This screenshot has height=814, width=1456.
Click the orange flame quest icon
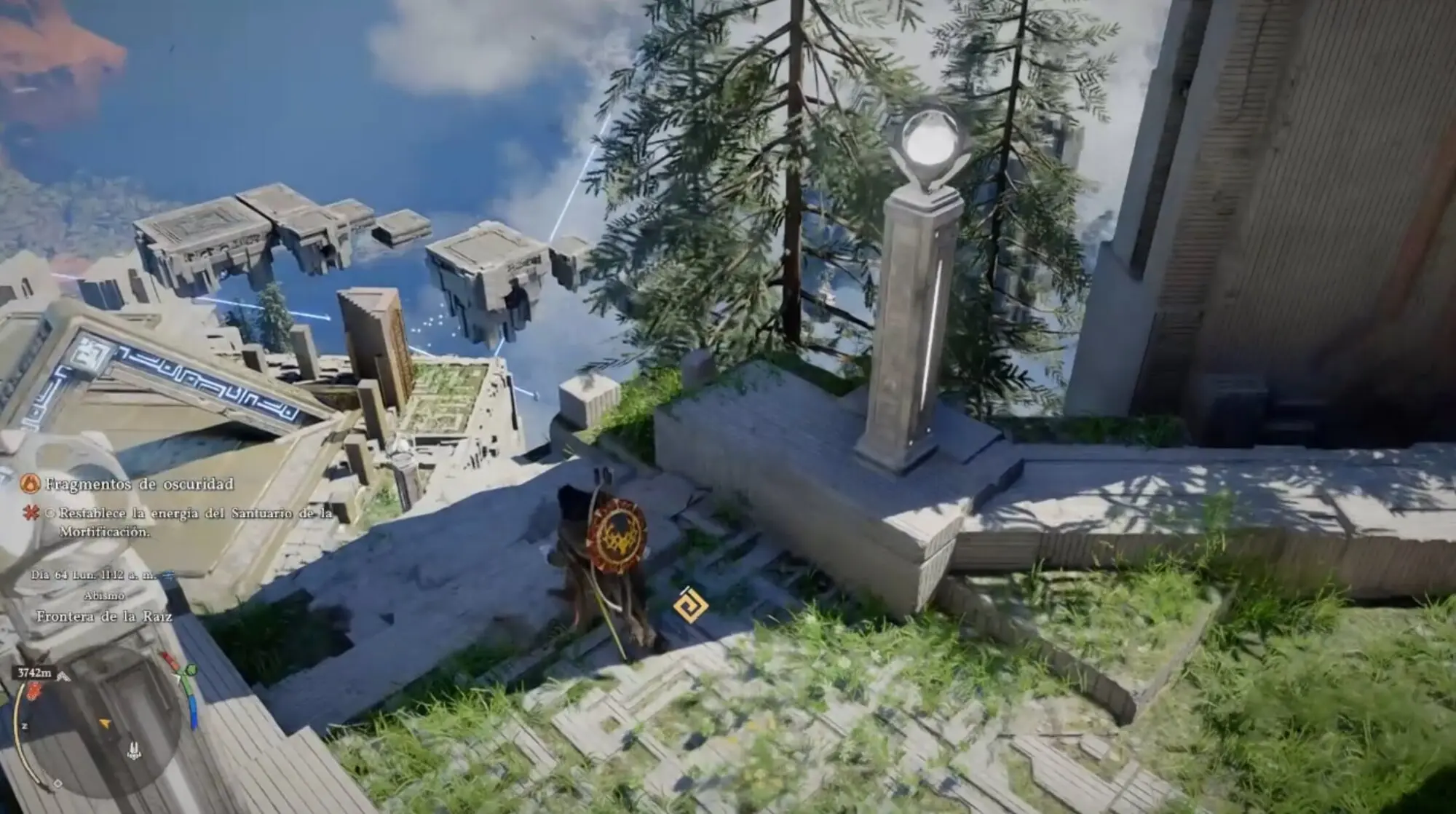(x=31, y=483)
